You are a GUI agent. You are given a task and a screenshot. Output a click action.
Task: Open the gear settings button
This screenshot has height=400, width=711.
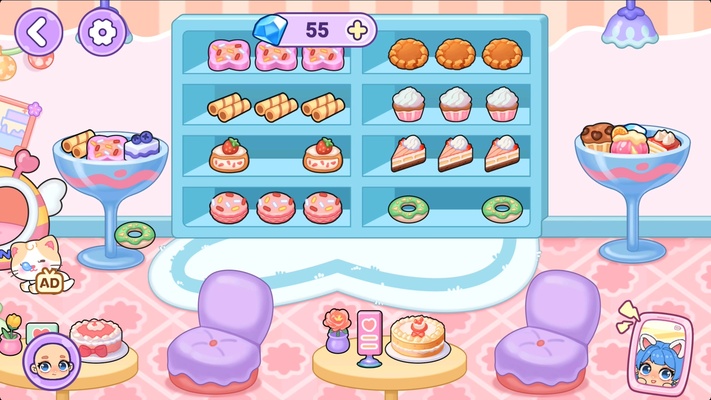99,31
